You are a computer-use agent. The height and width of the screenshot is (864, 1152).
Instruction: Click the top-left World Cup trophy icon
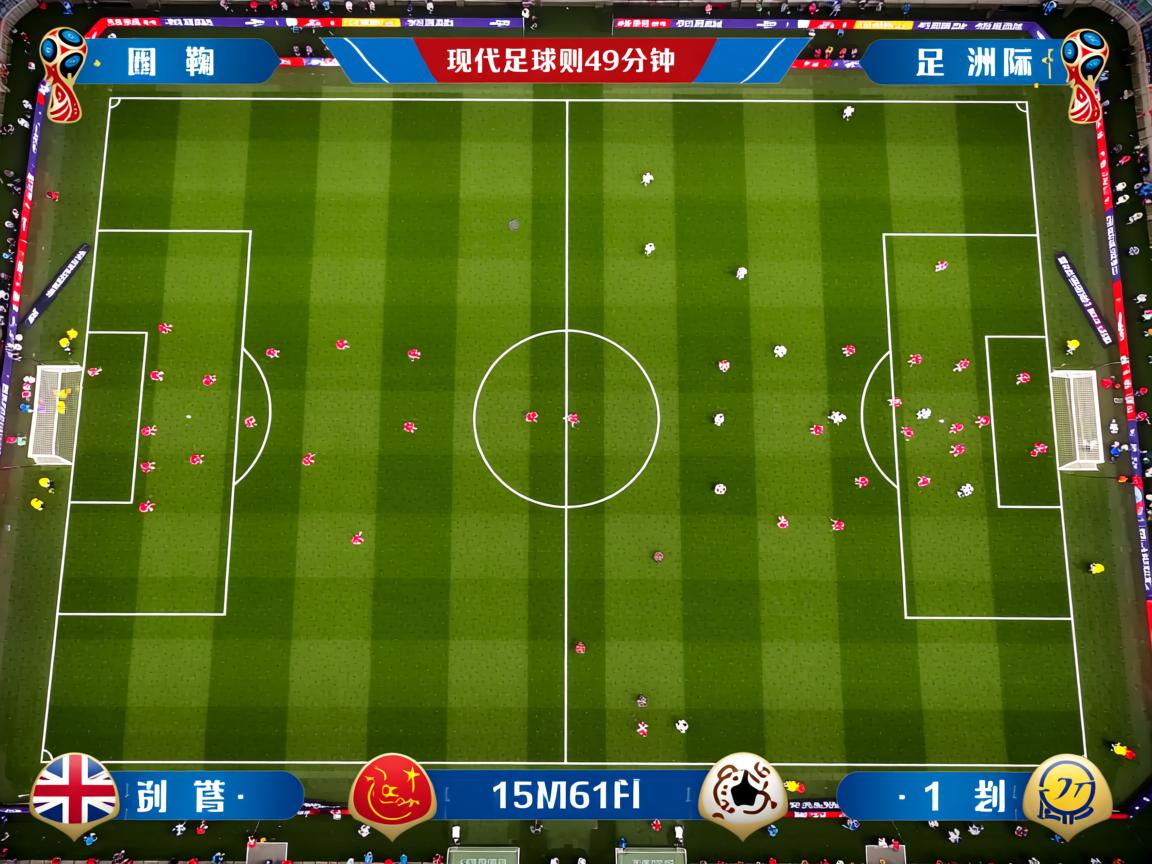pyautogui.click(x=62, y=72)
